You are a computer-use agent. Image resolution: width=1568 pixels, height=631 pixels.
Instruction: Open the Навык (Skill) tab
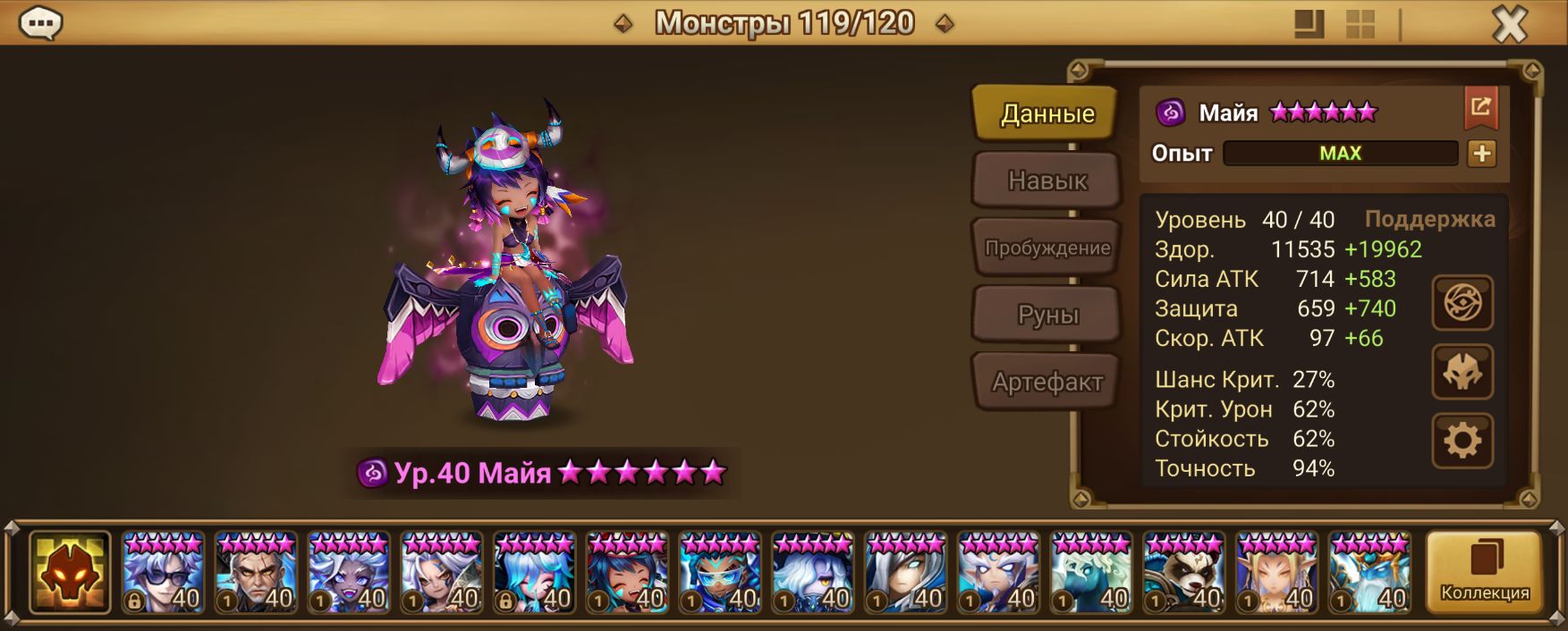click(1047, 181)
